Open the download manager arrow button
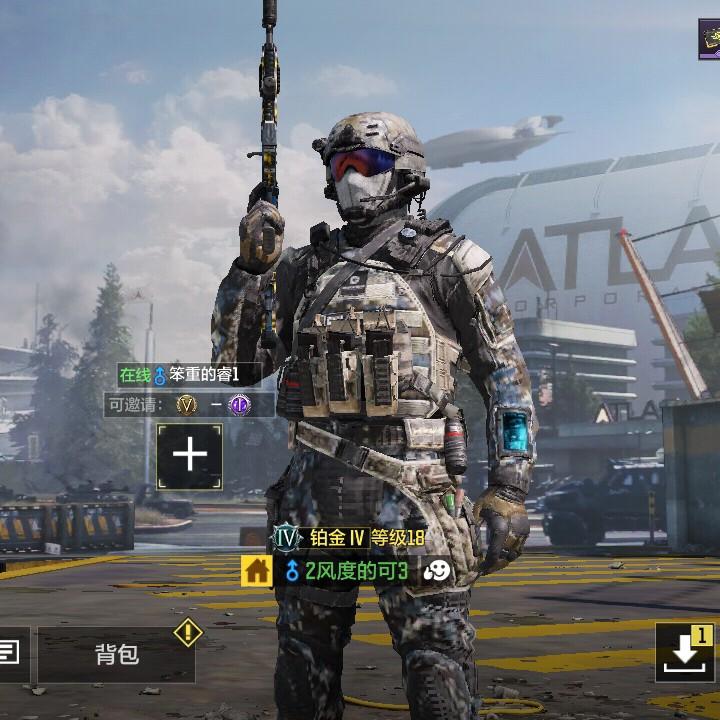This screenshot has height=720, width=720. (685, 652)
